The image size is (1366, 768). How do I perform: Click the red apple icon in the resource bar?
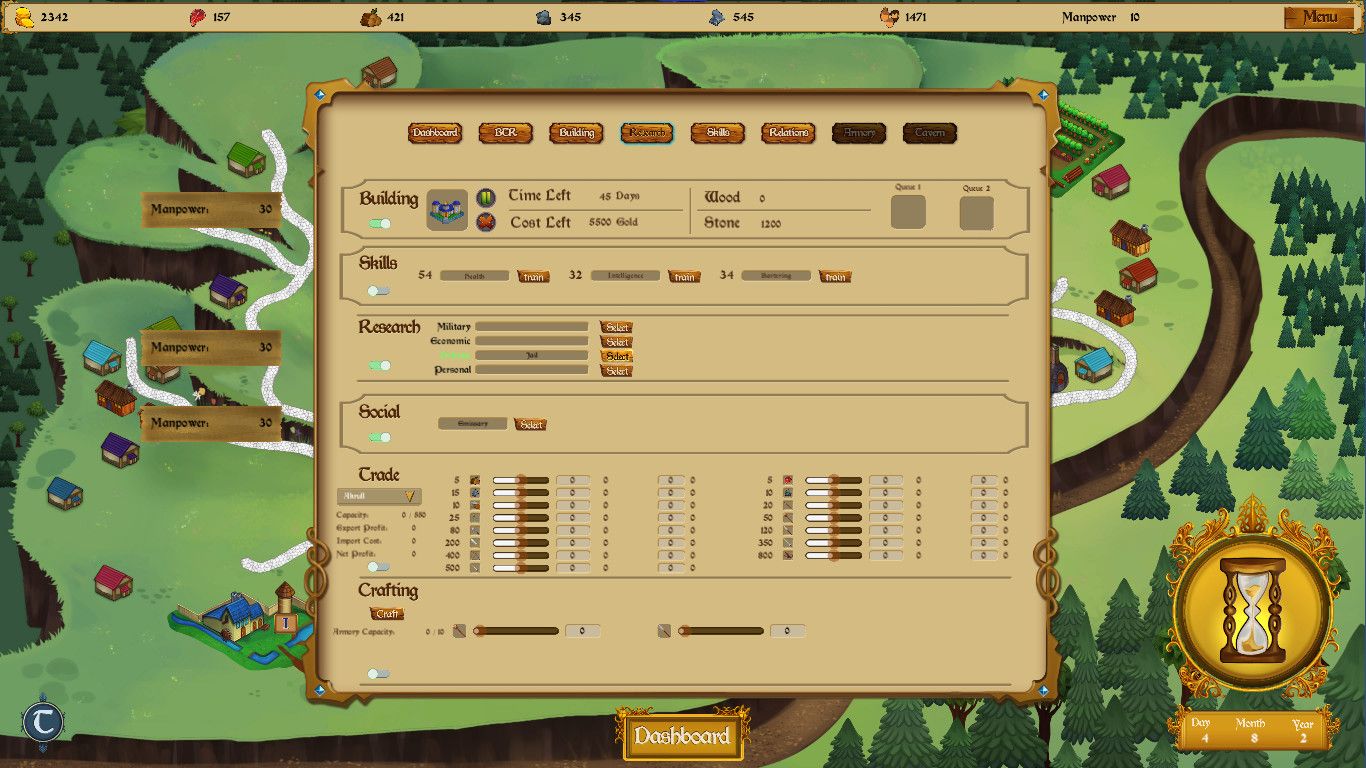pos(197,17)
